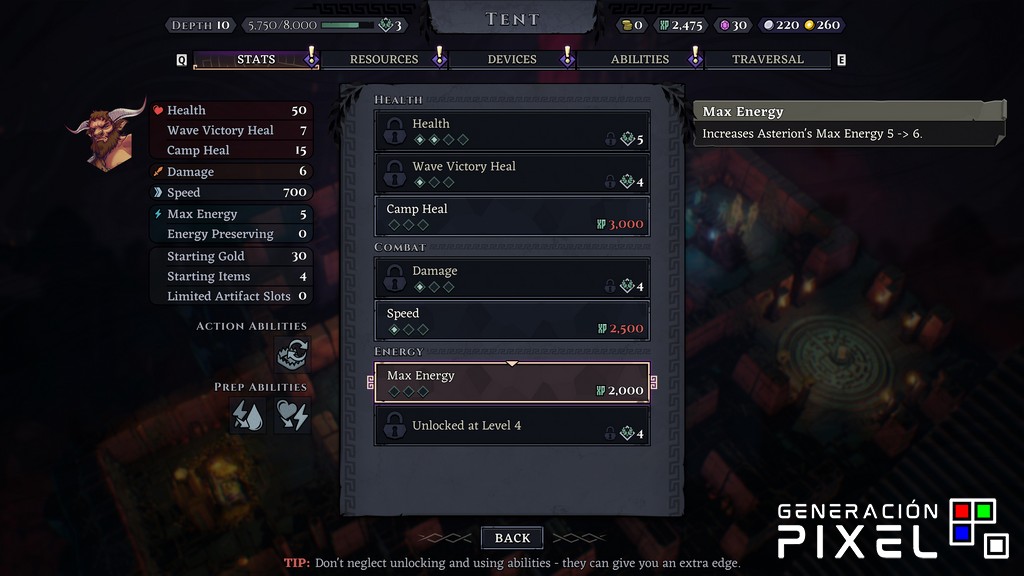1024x576 pixels.
Task: Buy the Max Energy upgrade
Action: [512, 382]
